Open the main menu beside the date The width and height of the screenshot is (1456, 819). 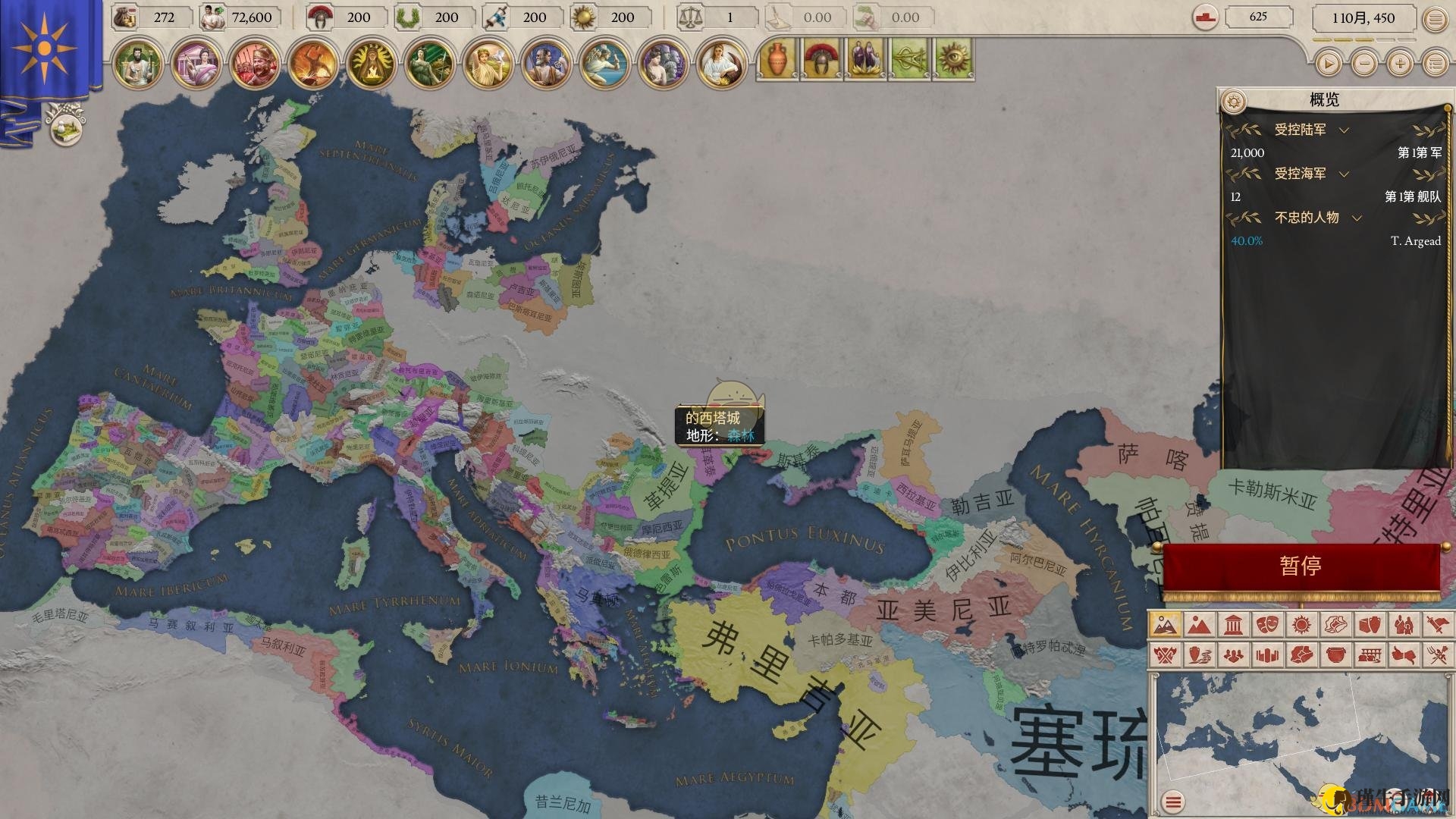click(x=1435, y=20)
